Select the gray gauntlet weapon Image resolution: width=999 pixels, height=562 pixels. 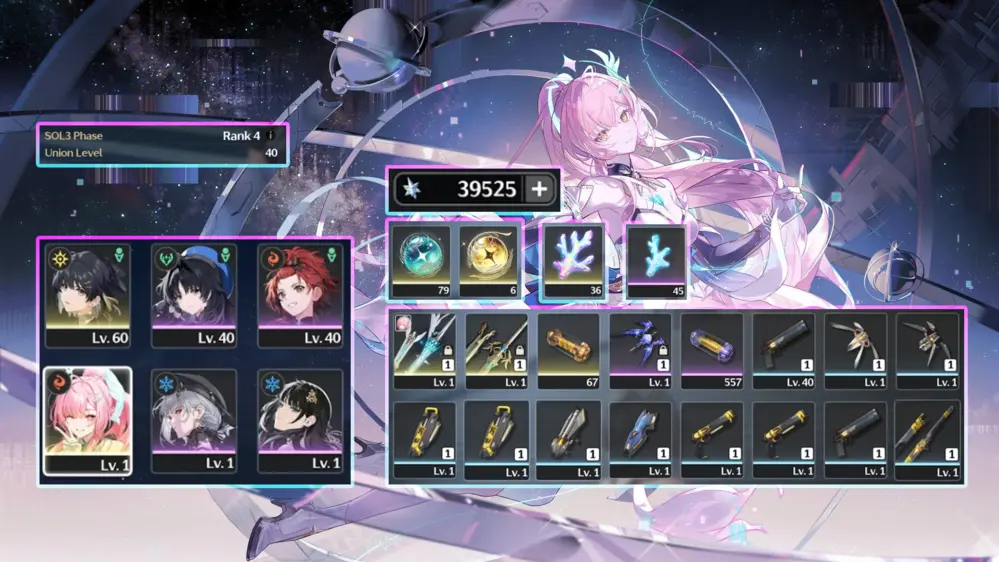(569, 438)
